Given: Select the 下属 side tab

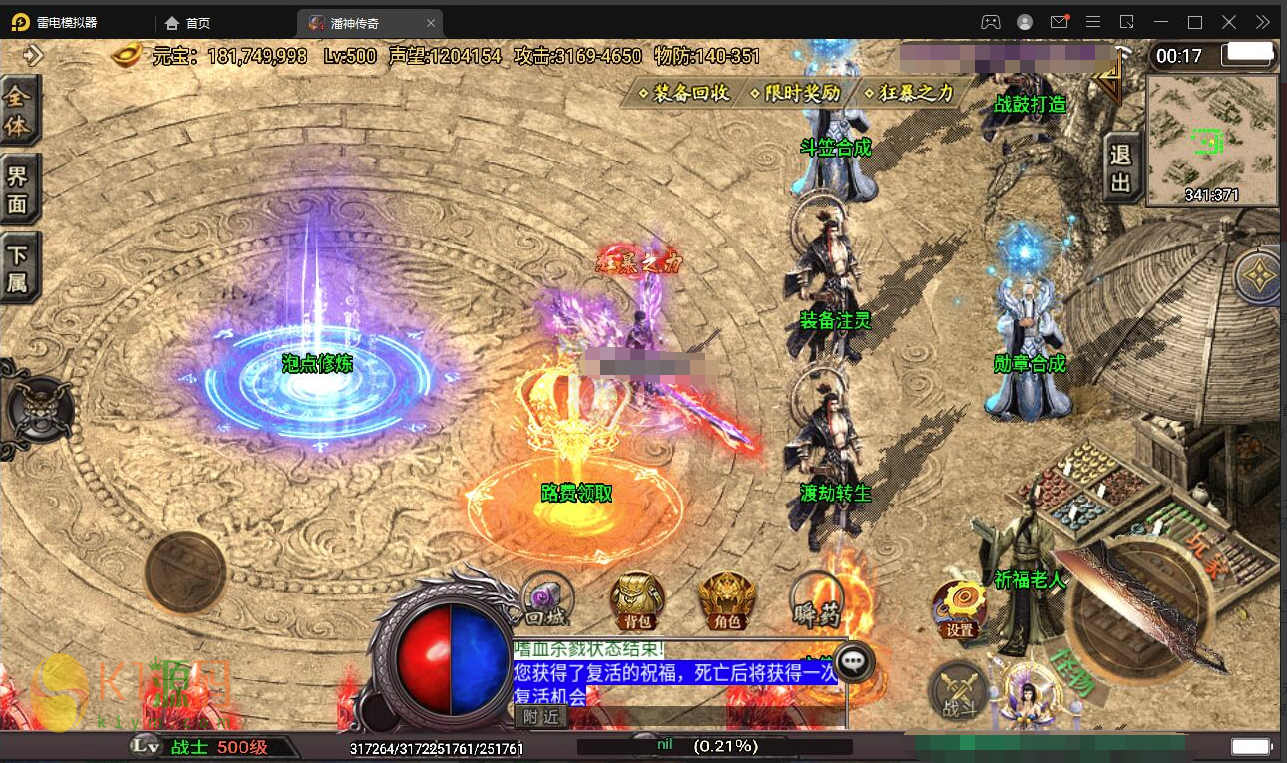Looking at the screenshot, I should [19, 268].
